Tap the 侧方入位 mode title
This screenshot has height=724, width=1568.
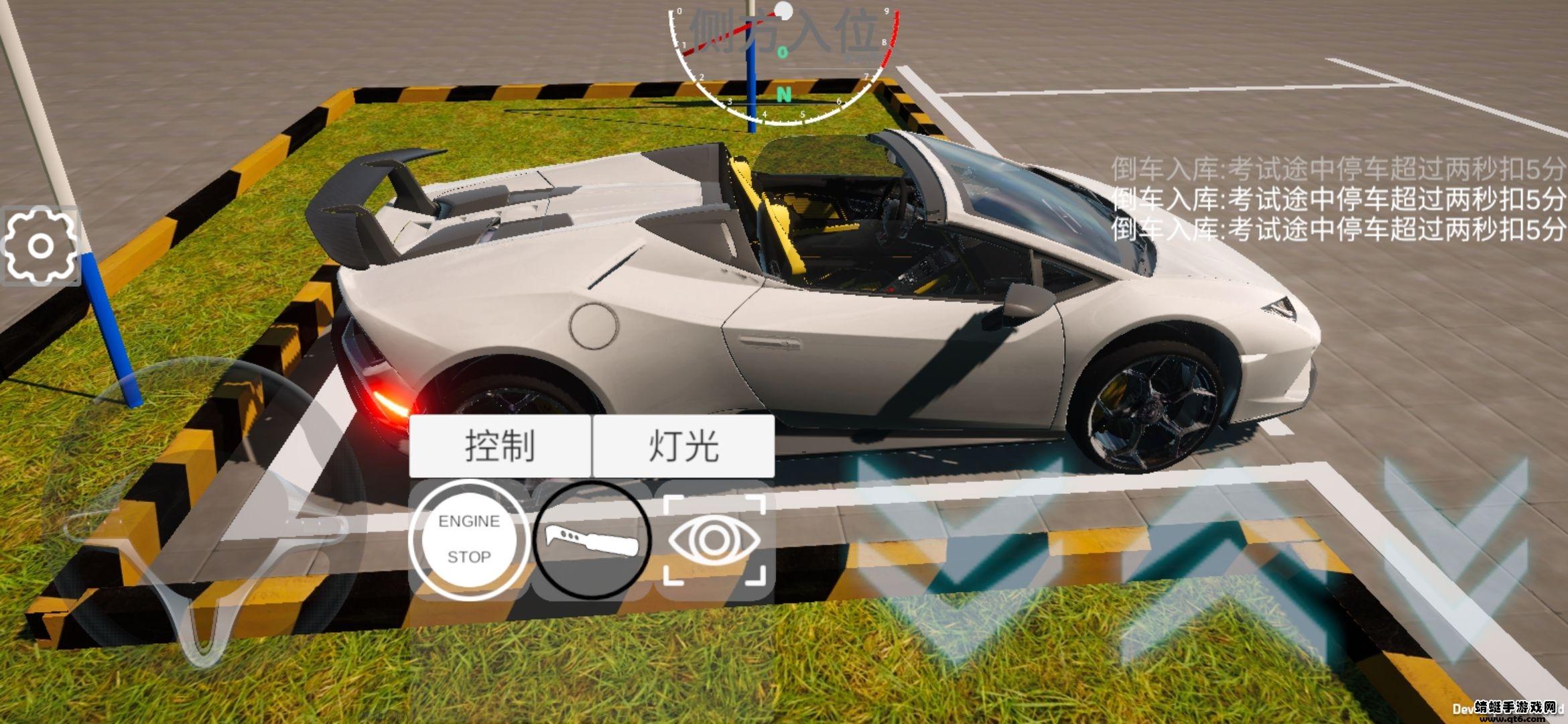pyautogui.click(x=784, y=30)
